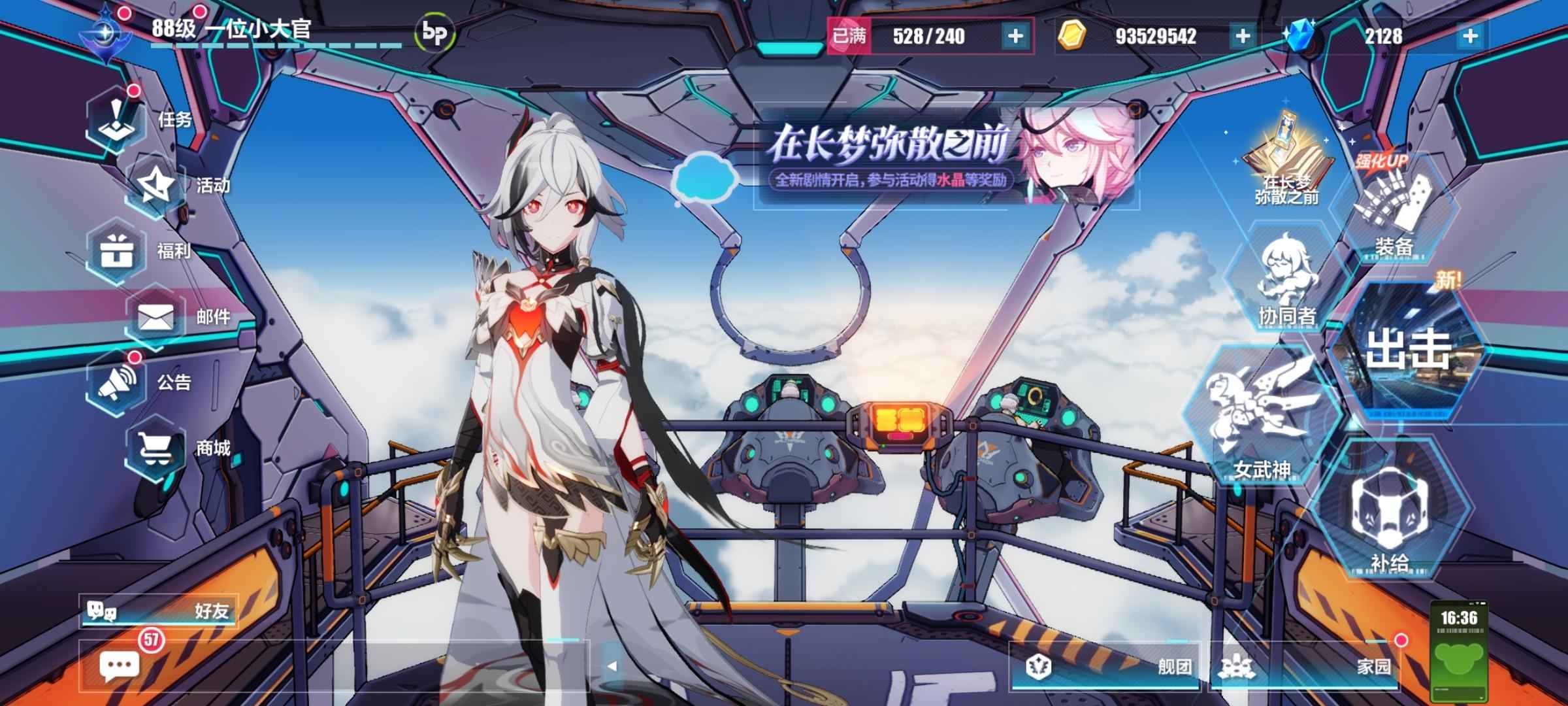Open the 福利 bonus menu
The height and width of the screenshot is (706, 1568).
pyautogui.click(x=116, y=251)
